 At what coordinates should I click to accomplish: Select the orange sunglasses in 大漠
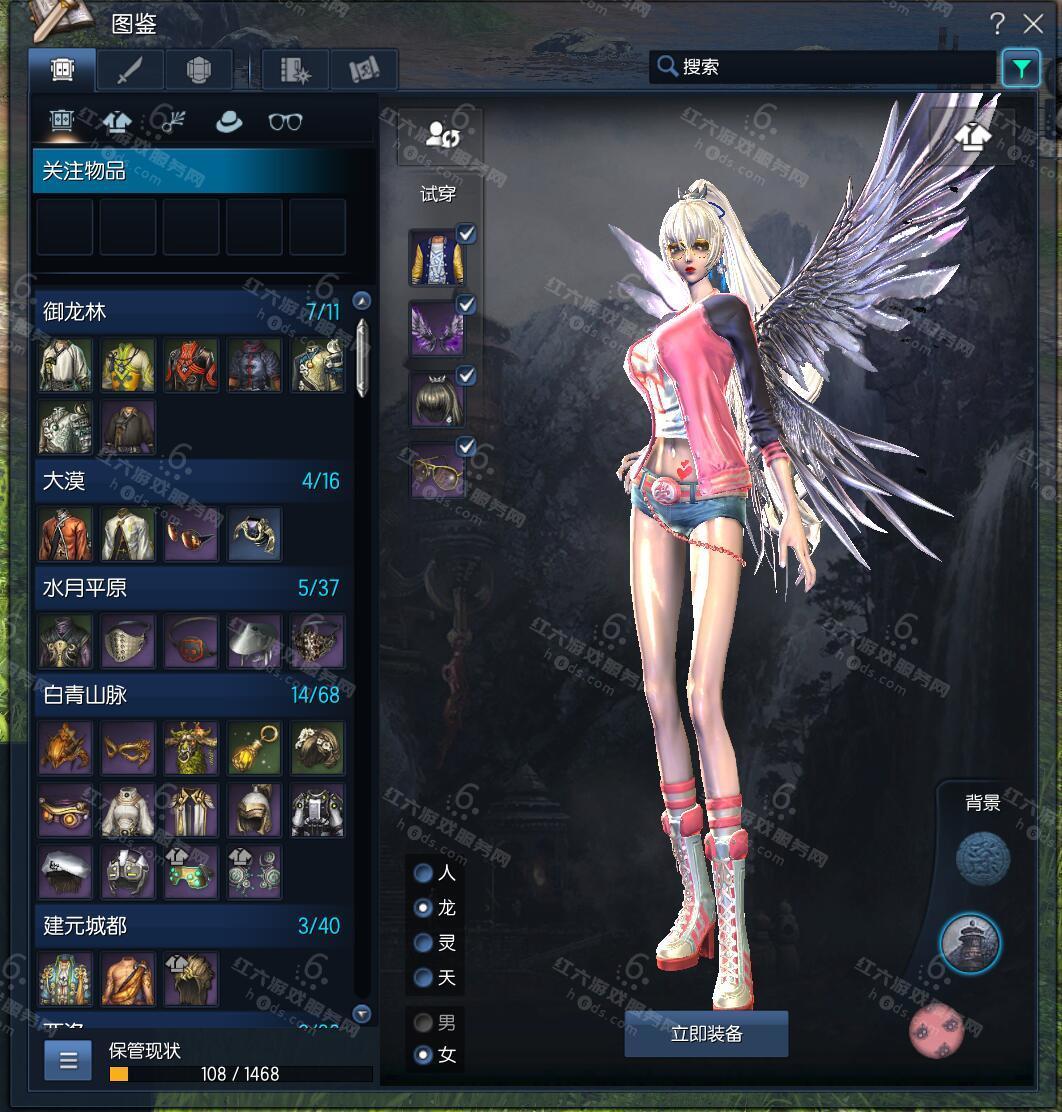pyautogui.click(x=191, y=535)
